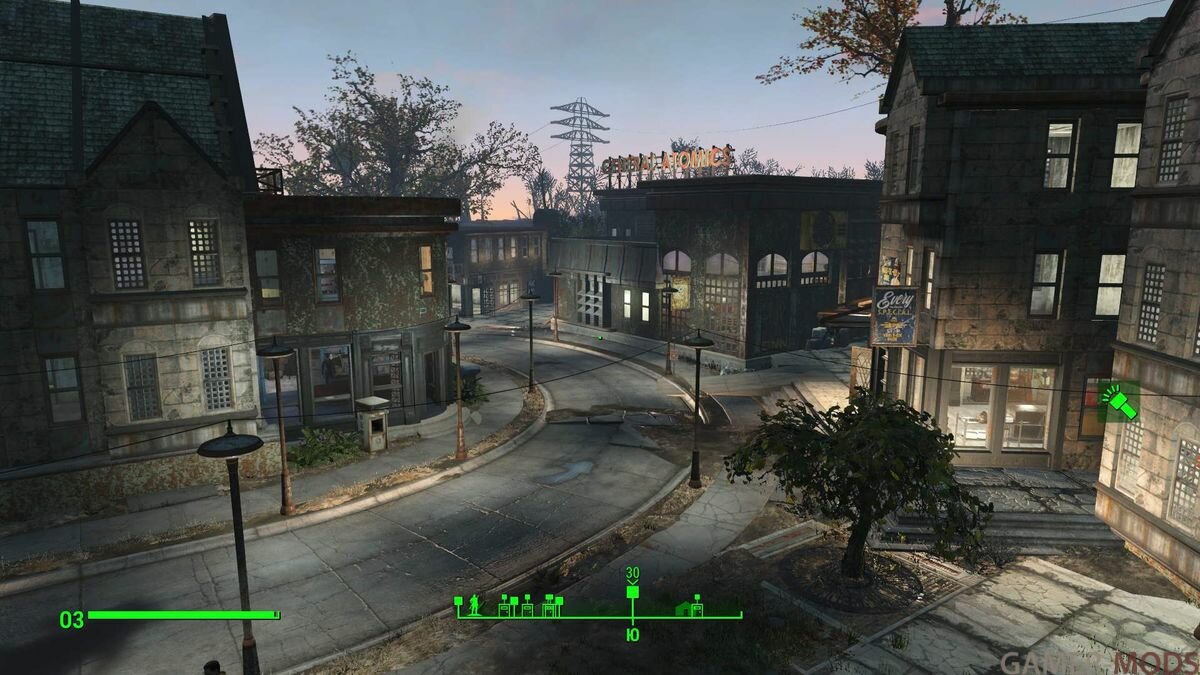1200x675 pixels.
Task: Click the quest marker showing distance 30
Action: (x=632, y=591)
